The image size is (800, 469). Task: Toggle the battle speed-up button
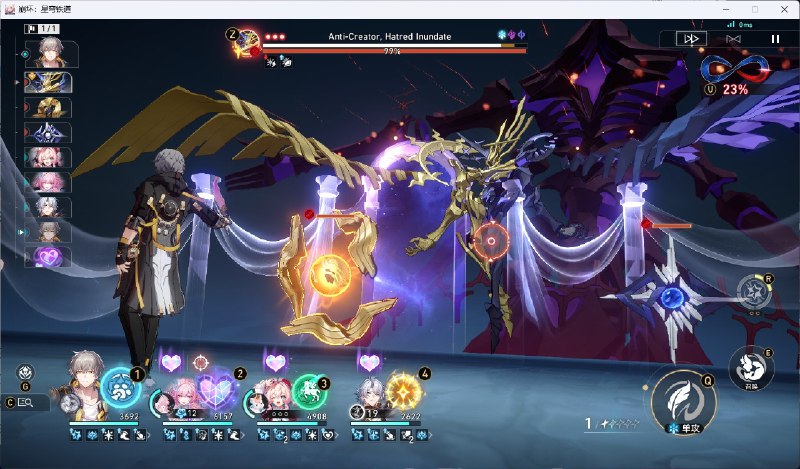pyautogui.click(x=691, y=38)
